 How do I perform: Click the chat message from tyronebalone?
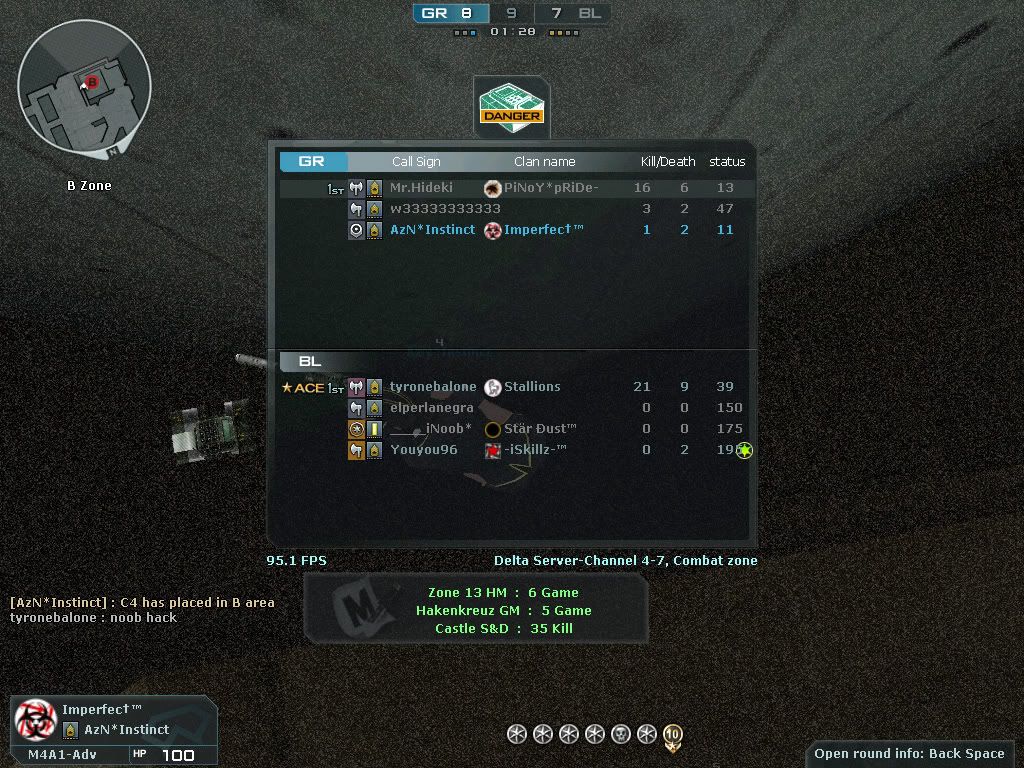[93, 618]
